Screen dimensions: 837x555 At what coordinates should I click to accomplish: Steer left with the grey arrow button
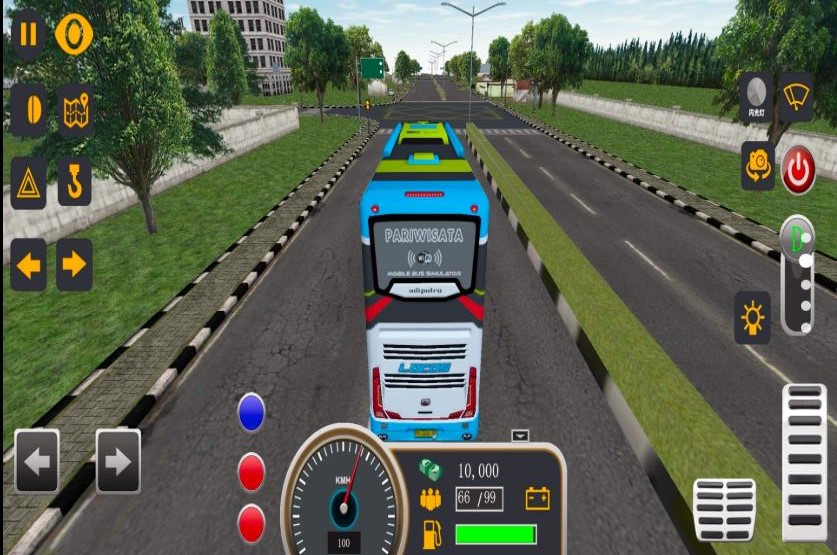pos(37,461)
